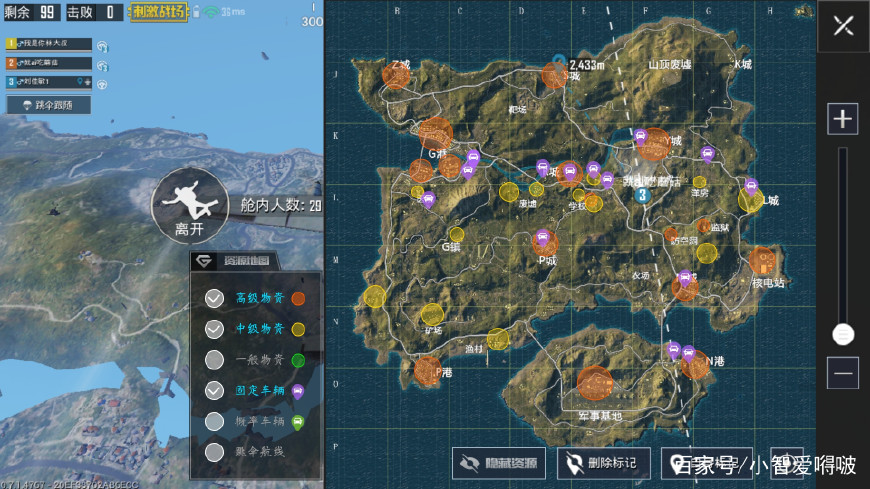Close the map with the crossed-swords X
Image resolution: width=870 pixels, height=489 pixels.
tap(843, 26)
